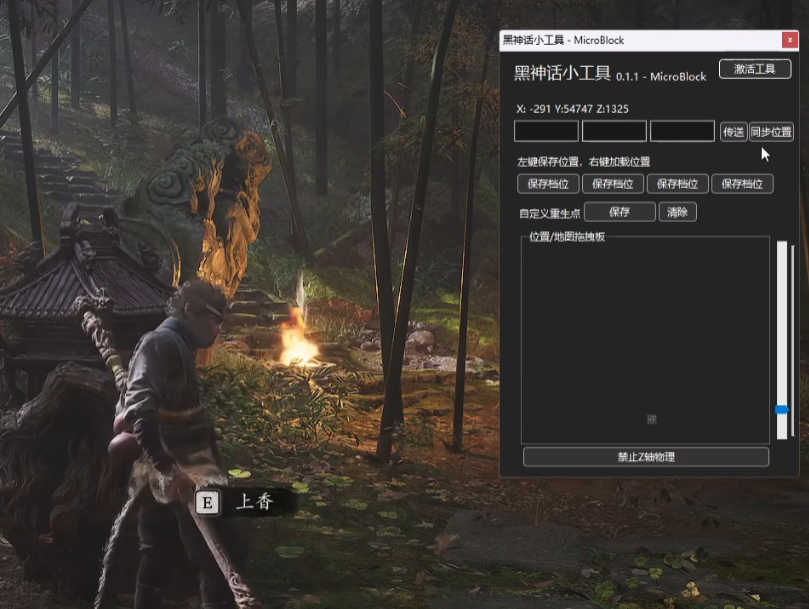Click the 同步位置 button
809x609 pixels.
771,132
